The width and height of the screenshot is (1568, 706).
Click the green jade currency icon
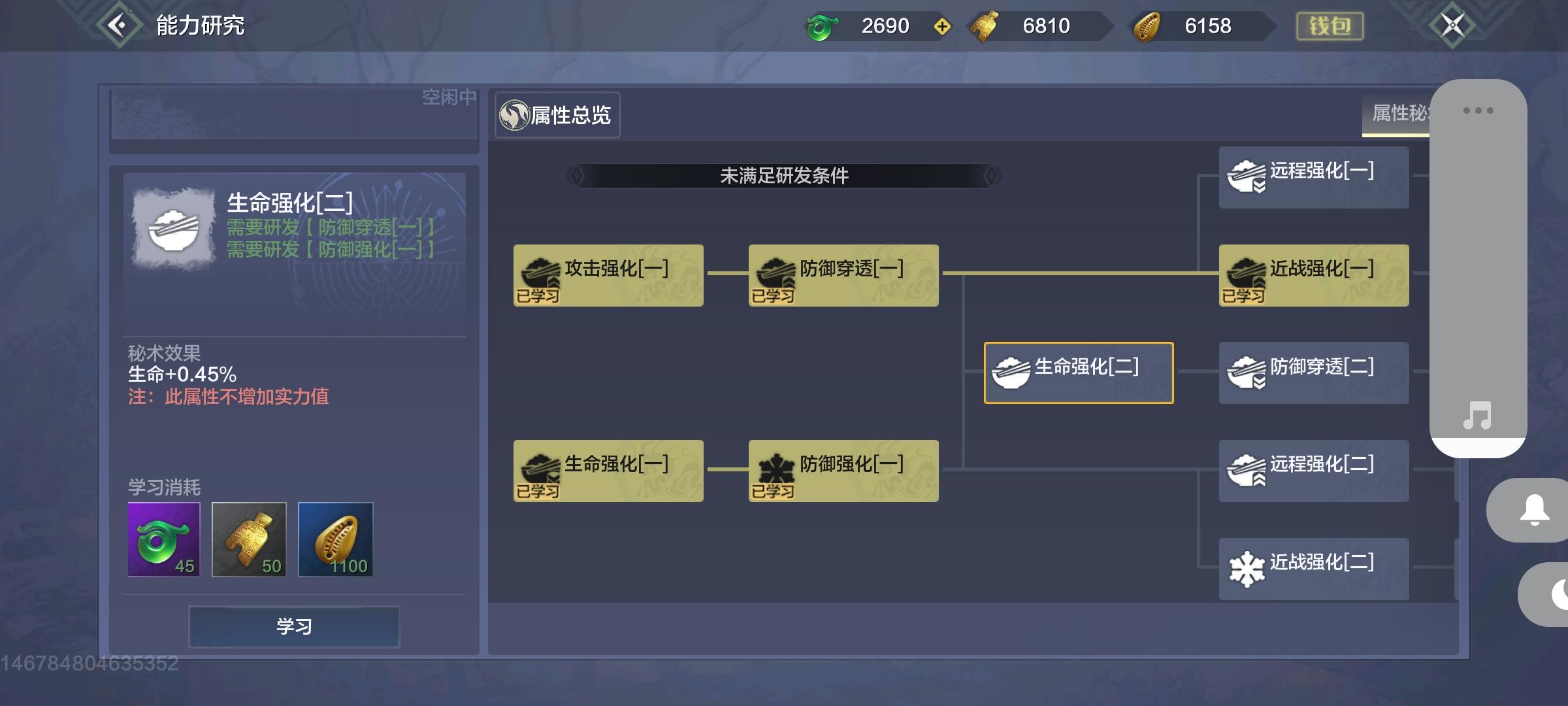pos(825,26)
